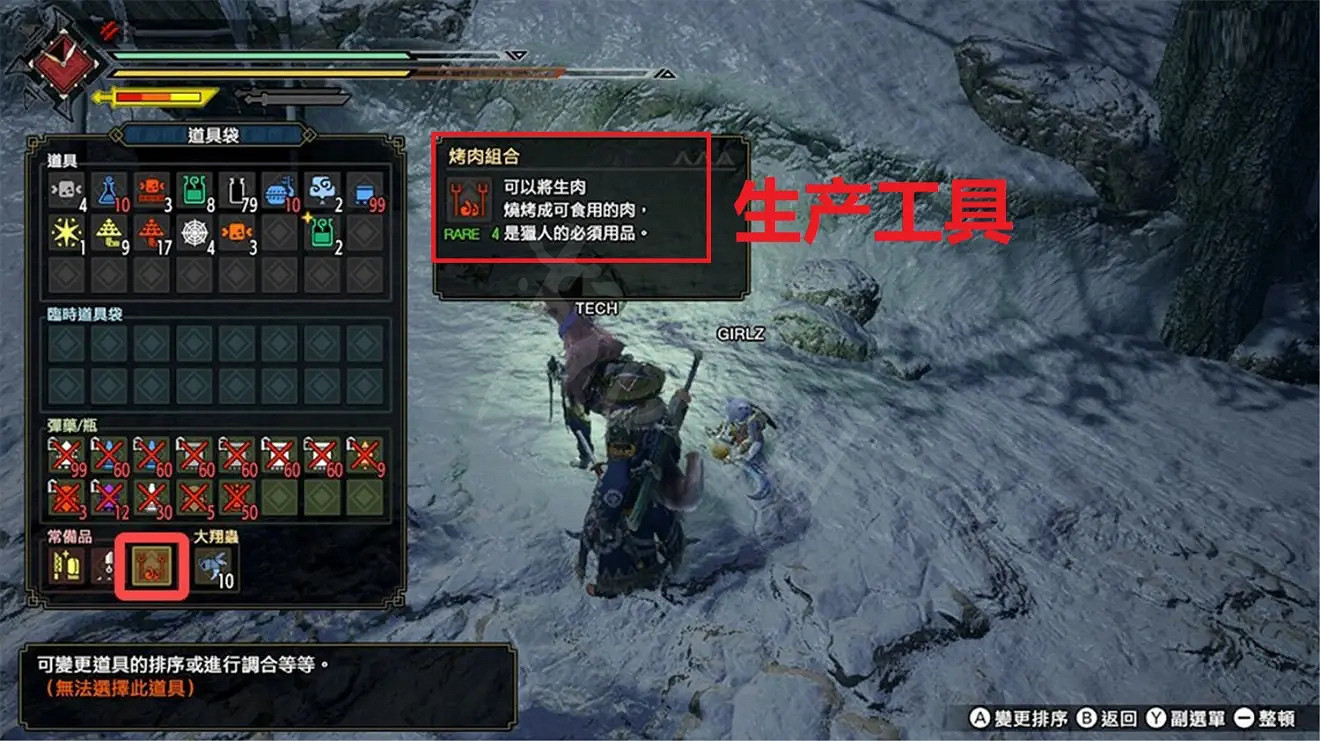This screenshot has width=1320, height=741.
Task: Select the blue flask item showing 10
Action: (110, 192)
